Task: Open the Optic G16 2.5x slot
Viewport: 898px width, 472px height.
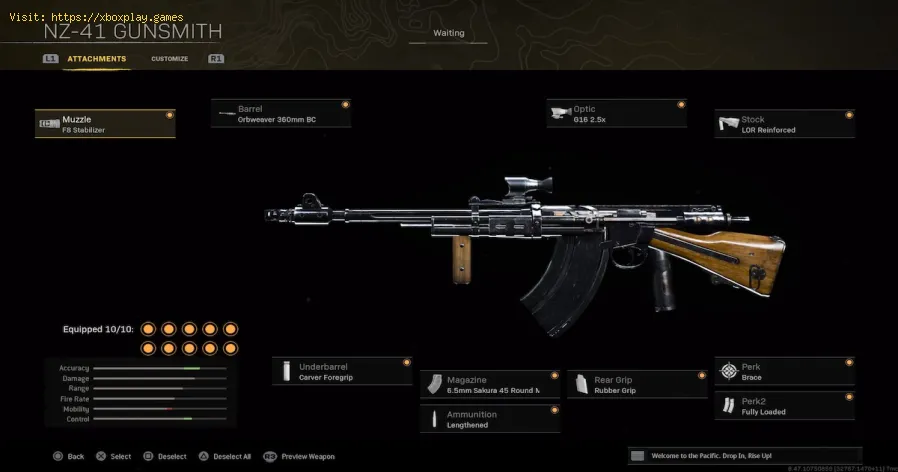Action: point(617,113)
